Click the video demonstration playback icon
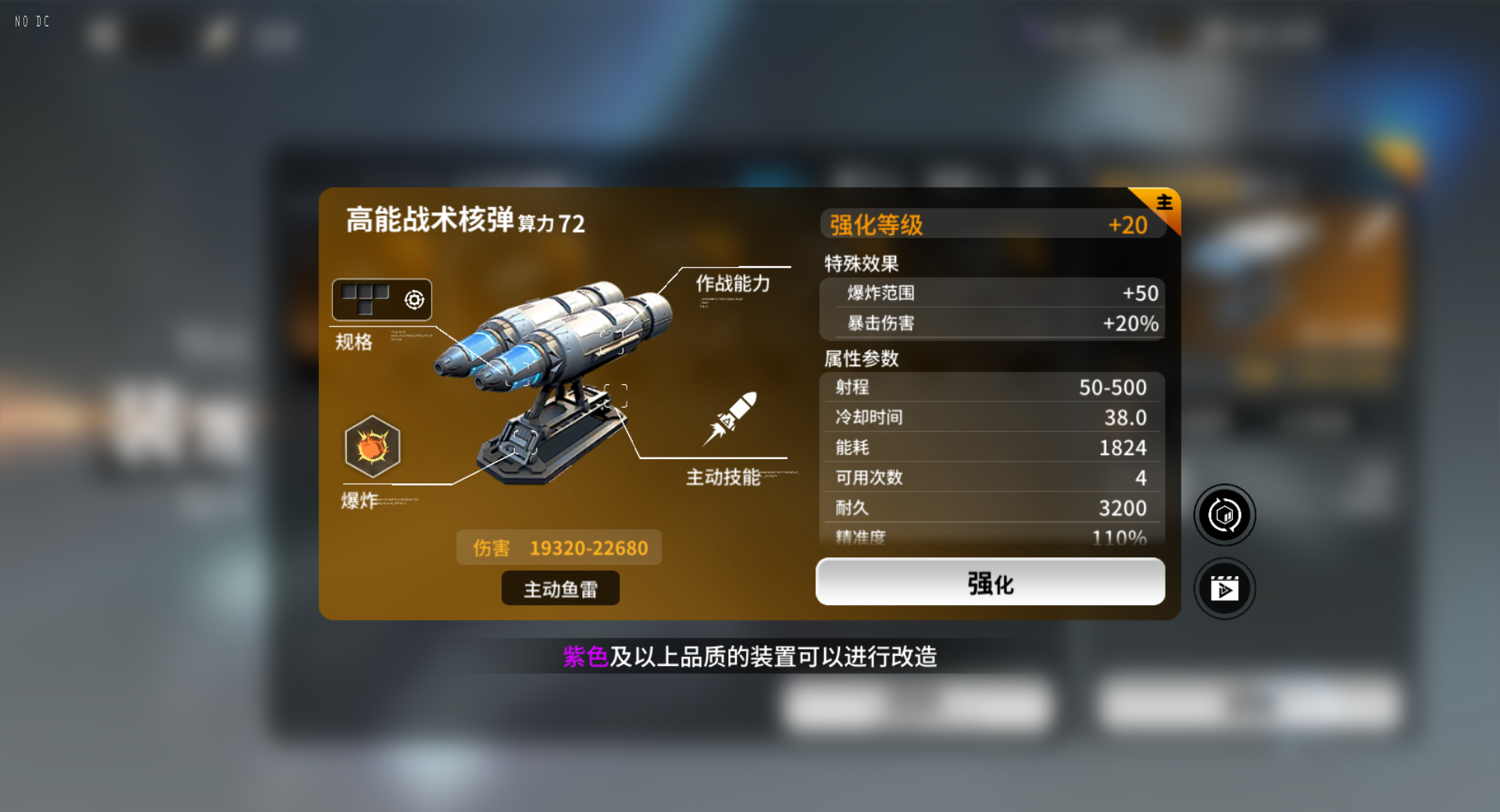This screenshot has width=1500, height=812. pyautogui.click(x=1224, y=588)
